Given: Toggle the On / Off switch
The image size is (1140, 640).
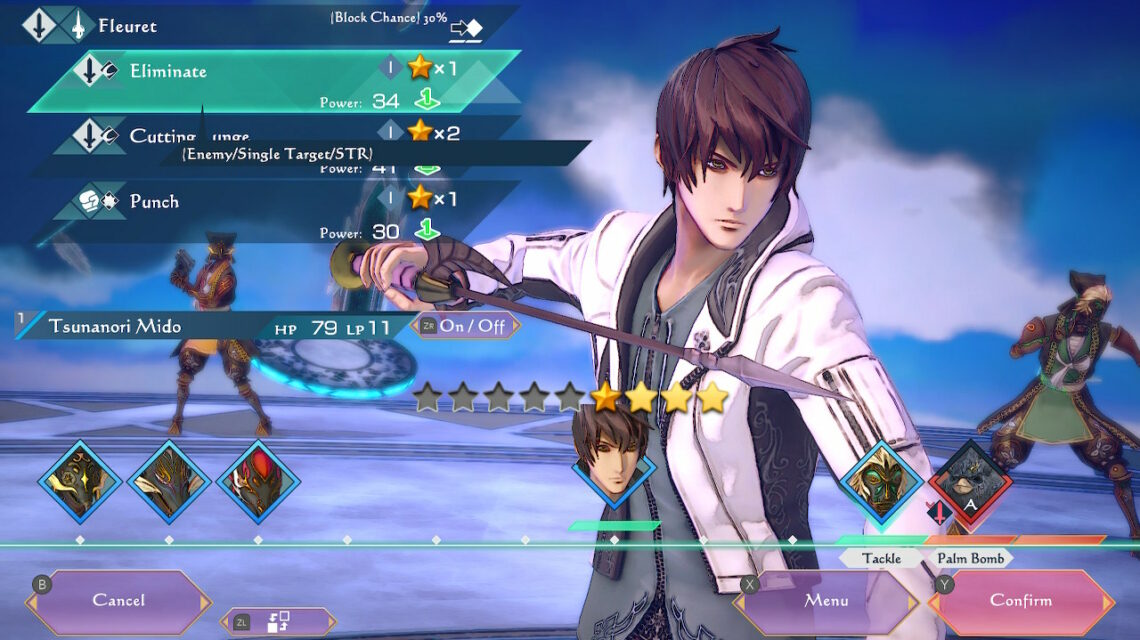Looking at the screenshot, I should [x=466, y=326].
